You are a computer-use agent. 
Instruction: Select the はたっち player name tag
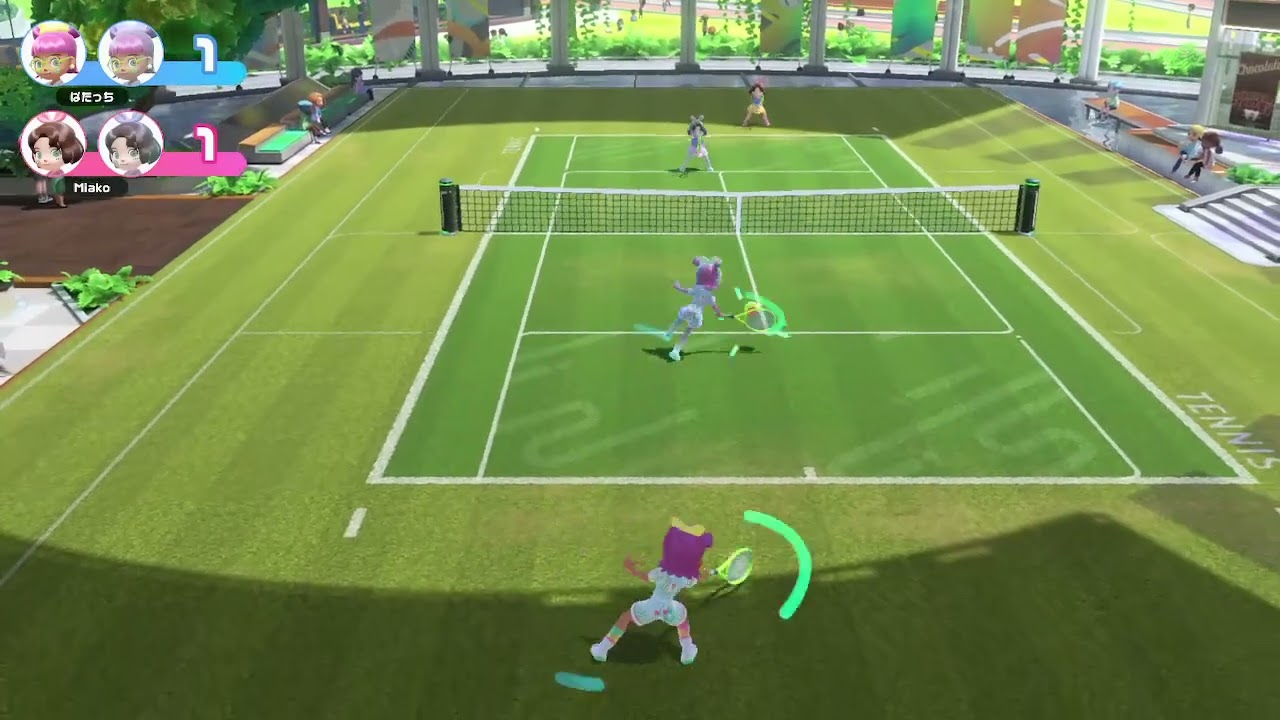click(x=92, y=97)
